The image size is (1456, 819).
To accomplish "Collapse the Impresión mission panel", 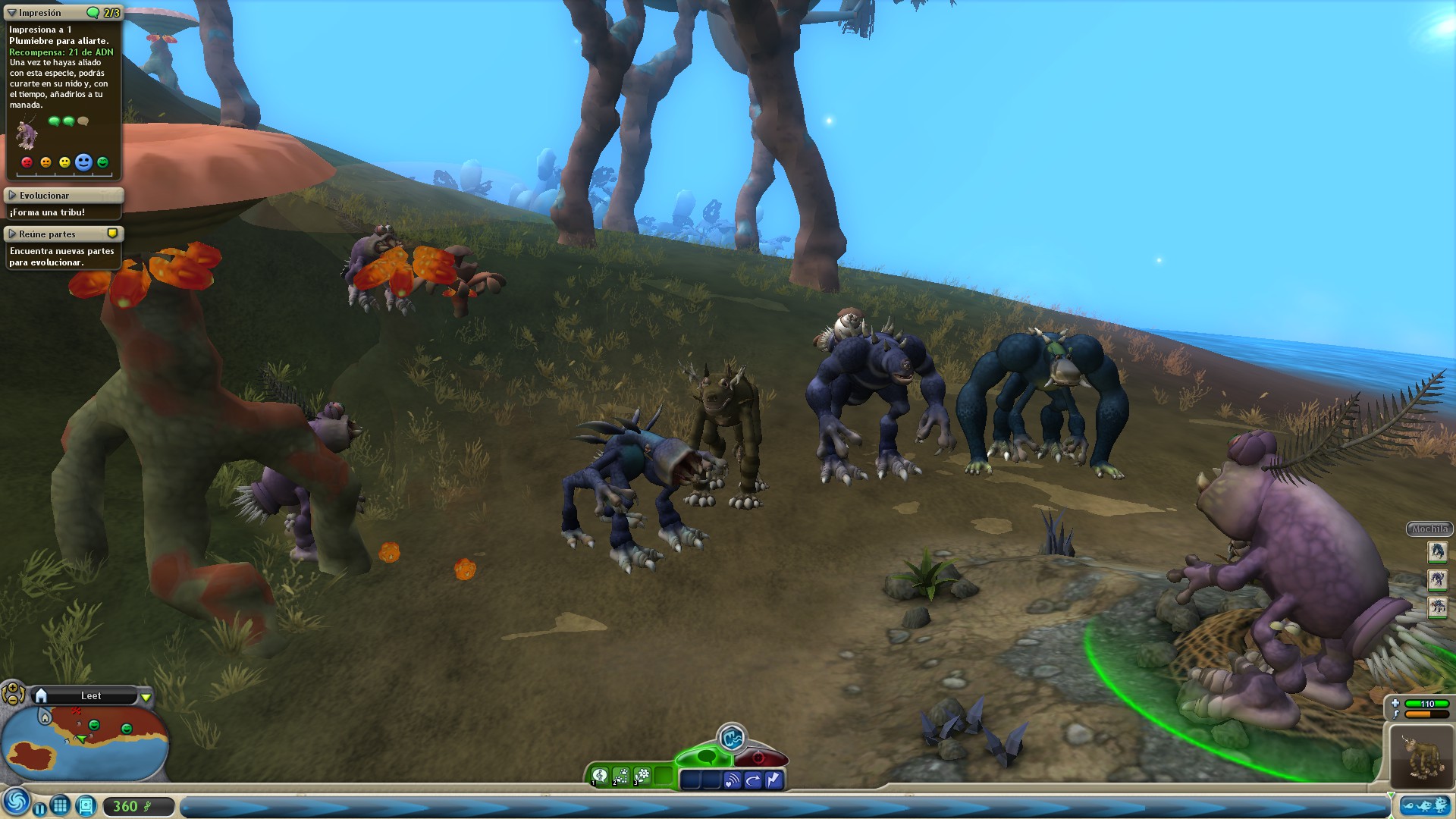I will 11,12.
